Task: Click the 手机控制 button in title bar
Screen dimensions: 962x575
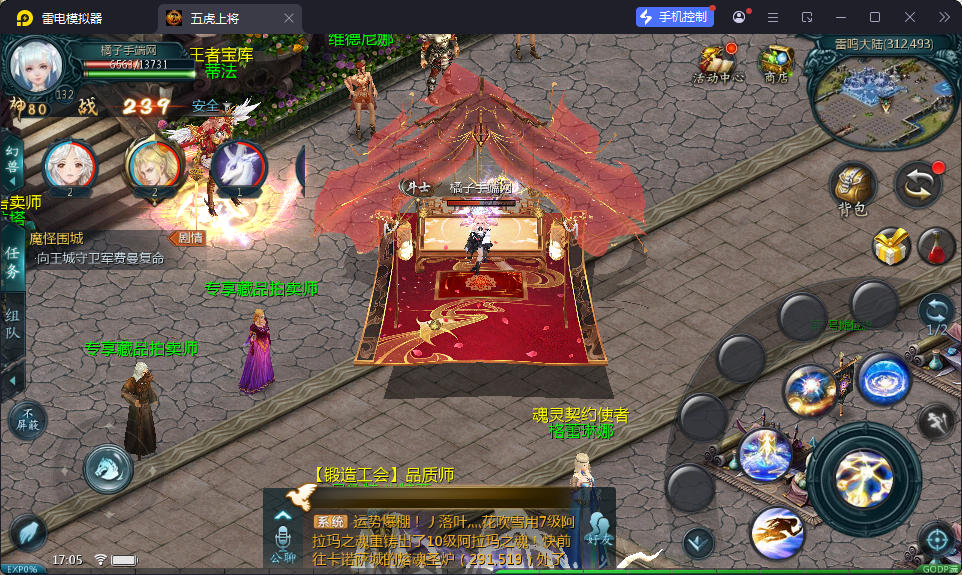Action: pyautogui.click(x=677, y=17)
